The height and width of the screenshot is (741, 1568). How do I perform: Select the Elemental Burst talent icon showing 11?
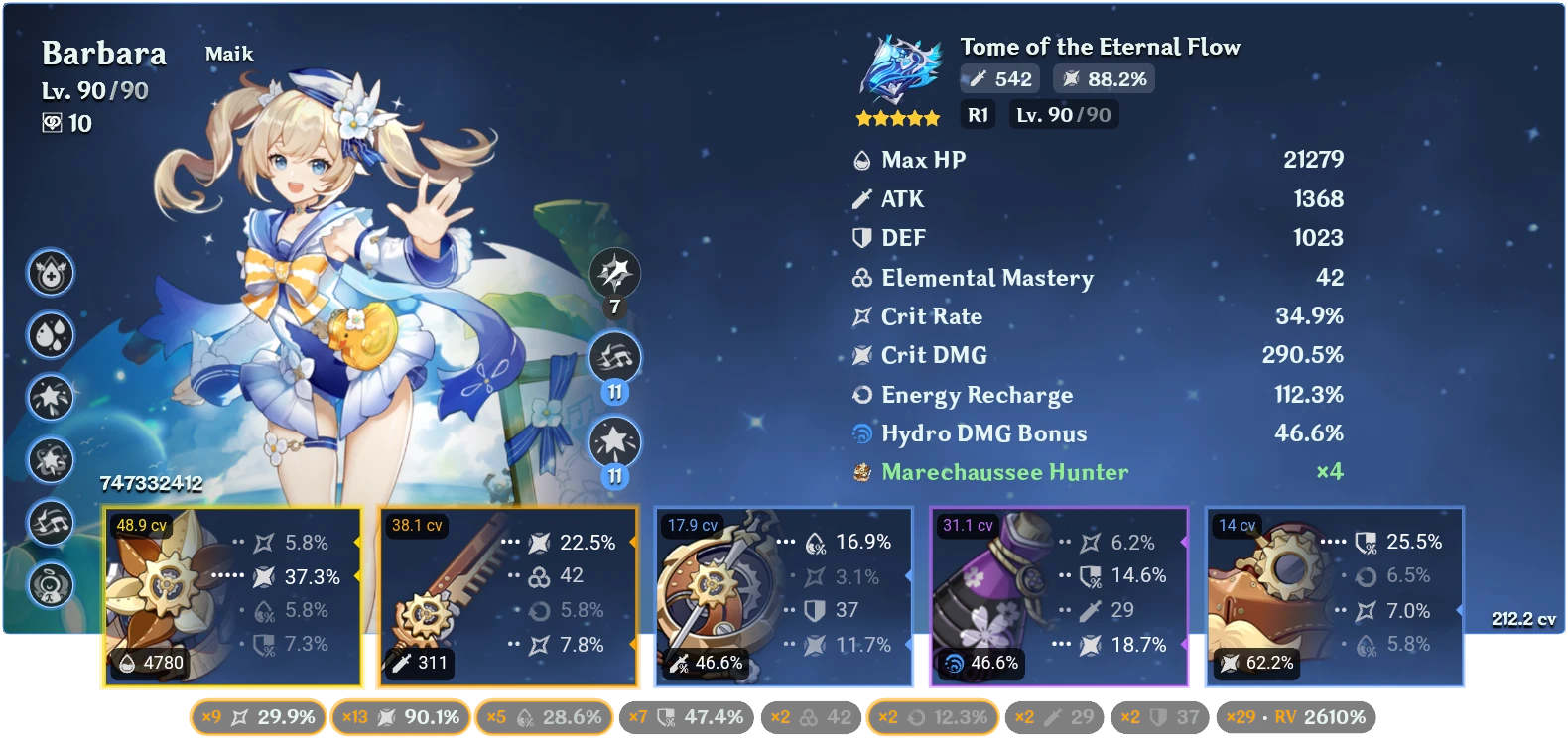click(614, 439)
